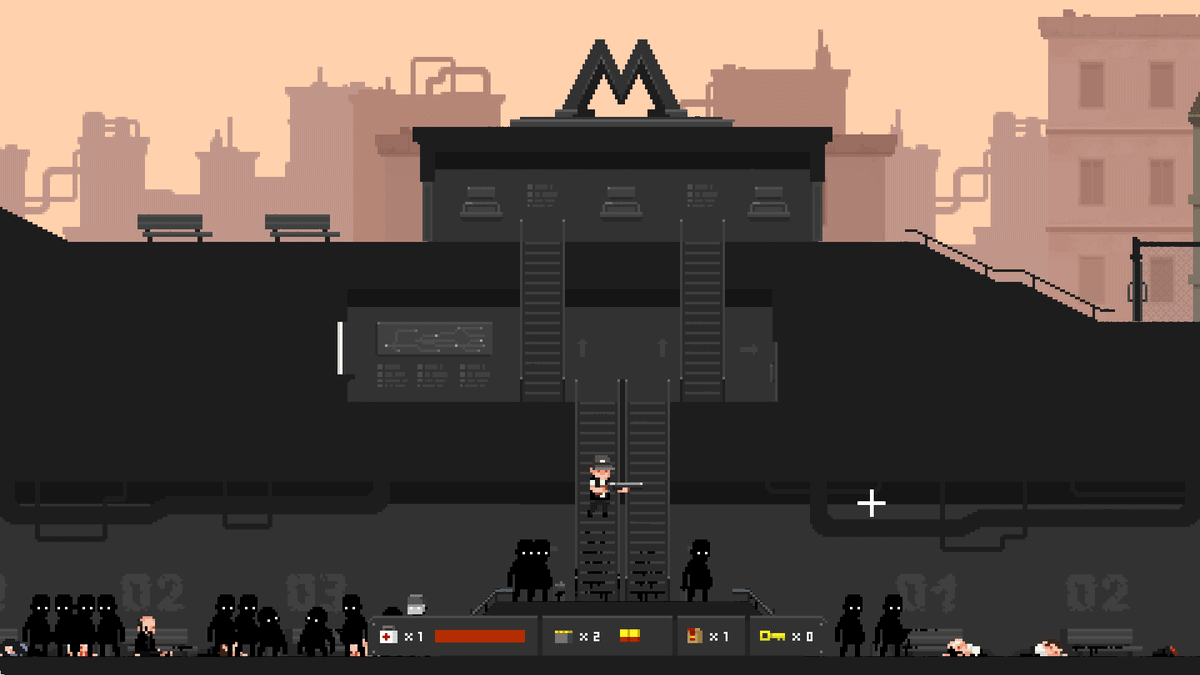Click the loaded shotgun shells icon
Screen dimensions: 1200x675
click(x=630, y=635)
